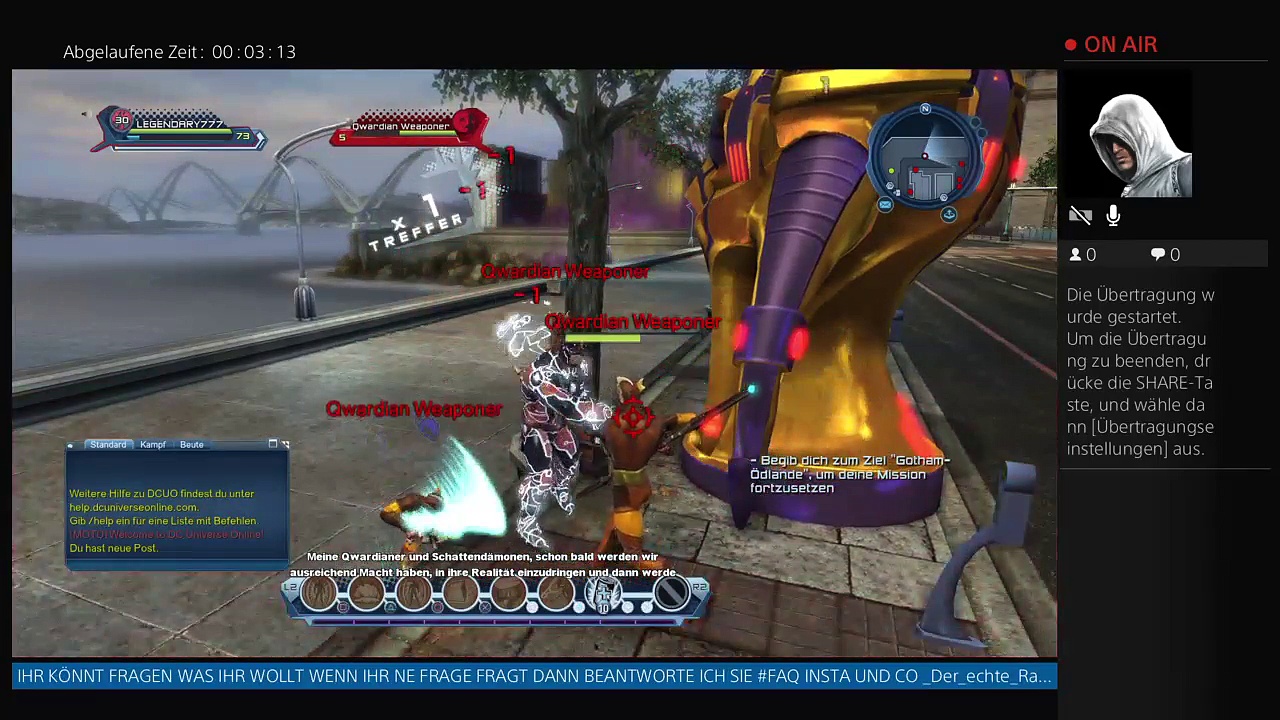Screen dimensions: 1280x720
Task: Switch to the Standard chat tab
Action: 108,444
